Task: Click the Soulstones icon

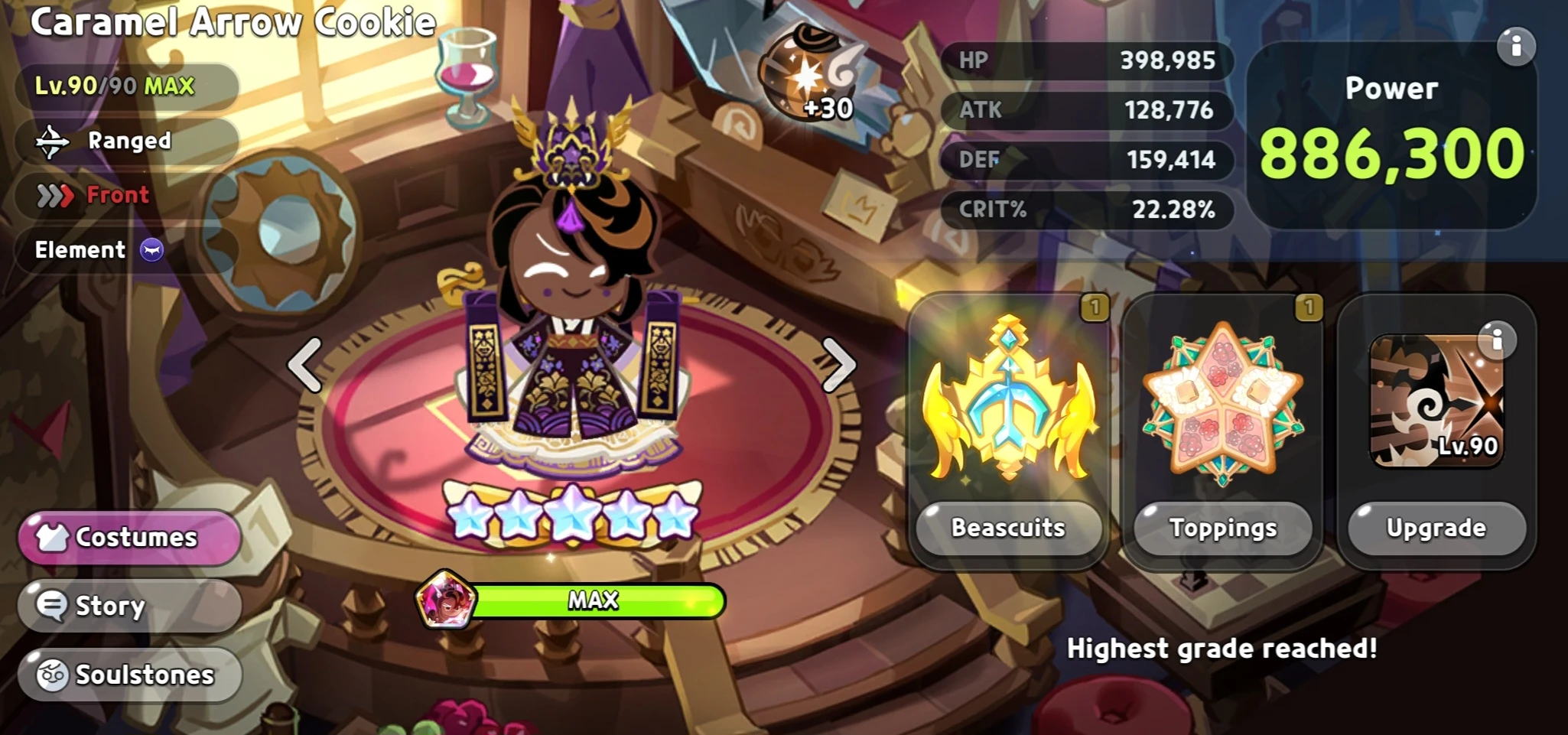Action: coord(50,674)
